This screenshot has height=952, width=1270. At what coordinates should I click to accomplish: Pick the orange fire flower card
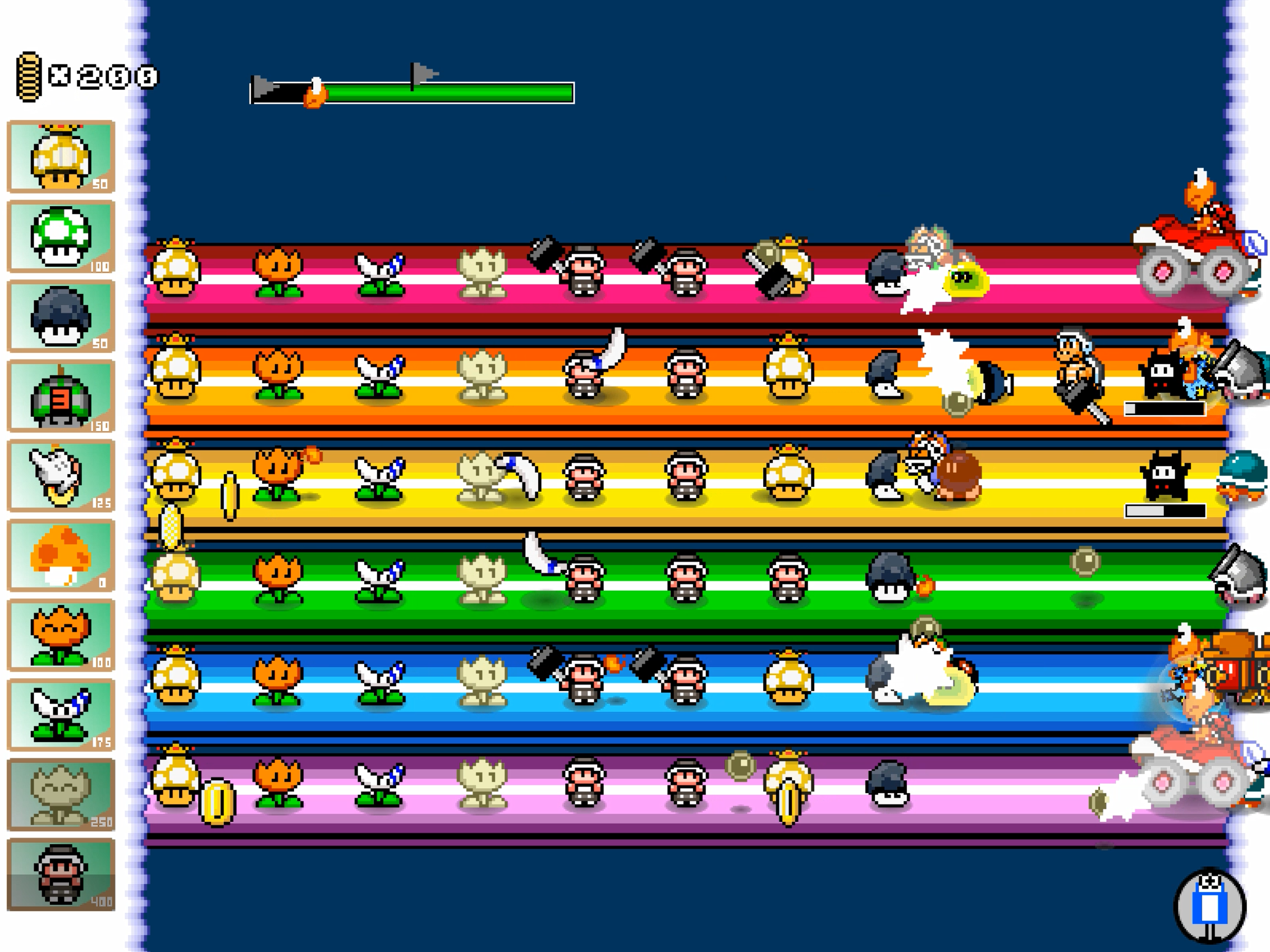click(61, 635)
